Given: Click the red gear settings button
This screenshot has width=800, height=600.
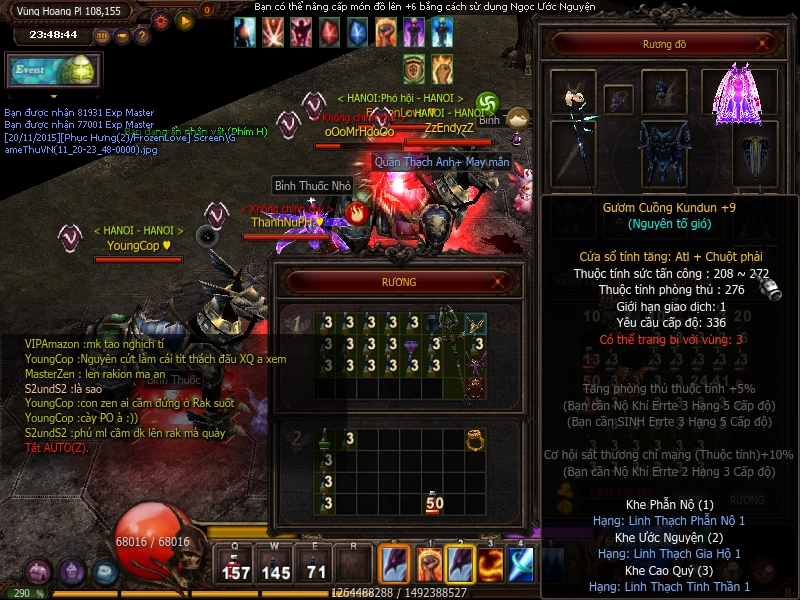Looking at the screenshot, I should (x=161, y=19).
